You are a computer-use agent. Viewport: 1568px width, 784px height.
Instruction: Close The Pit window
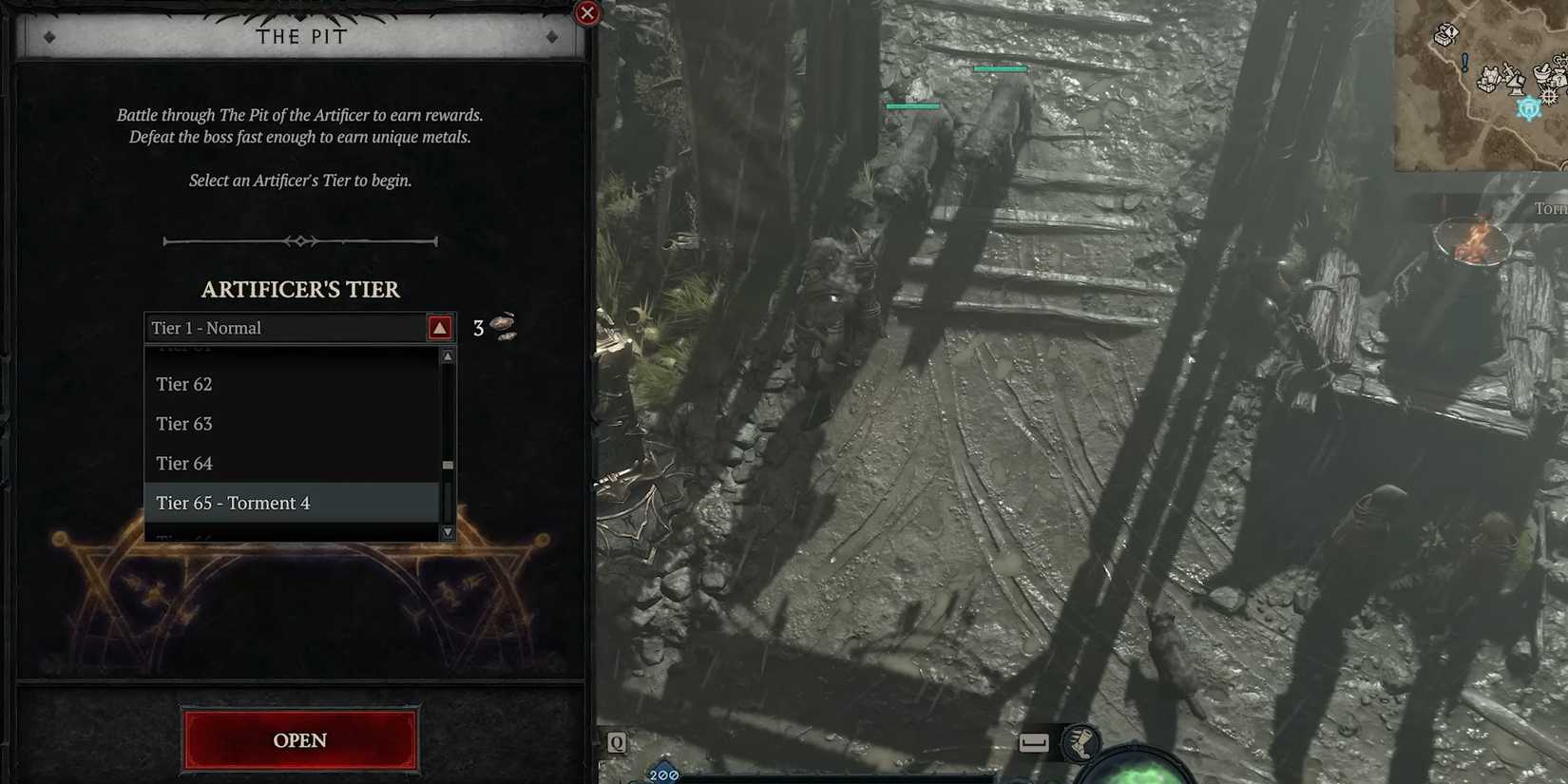click(587, 12)
